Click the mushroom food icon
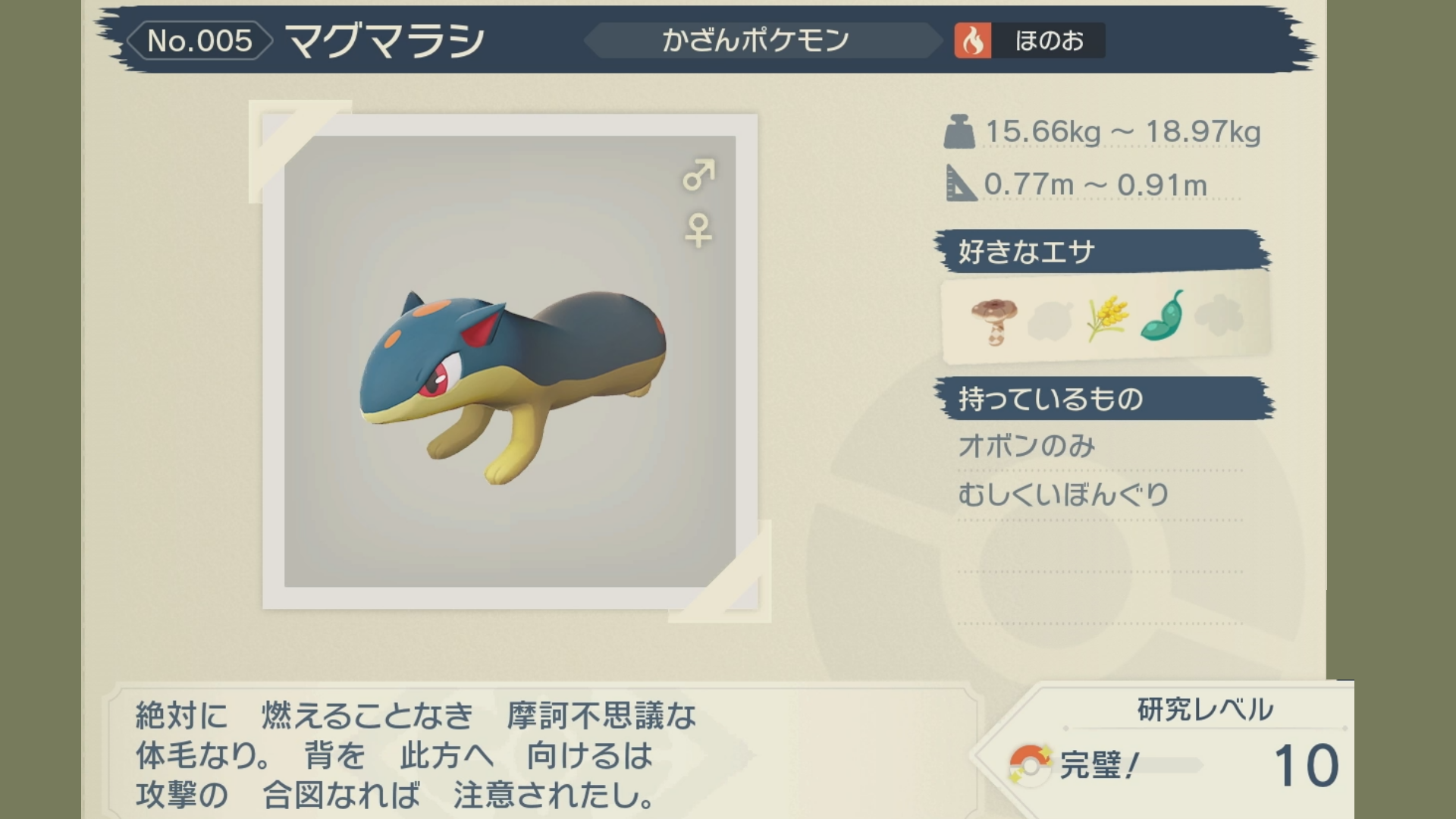1456x819 pixels. click(994, 321)
